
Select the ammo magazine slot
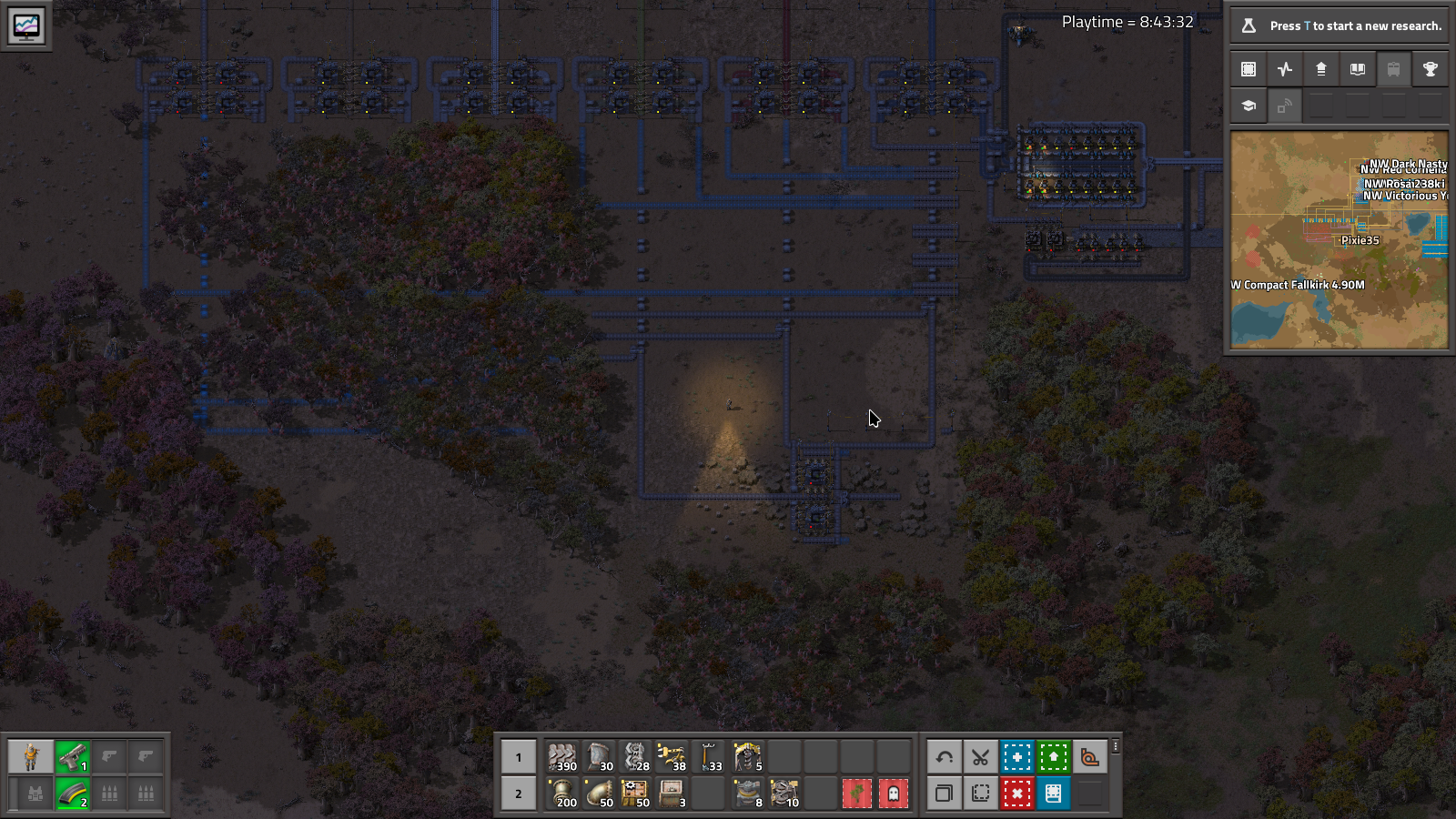pos(73,794)
